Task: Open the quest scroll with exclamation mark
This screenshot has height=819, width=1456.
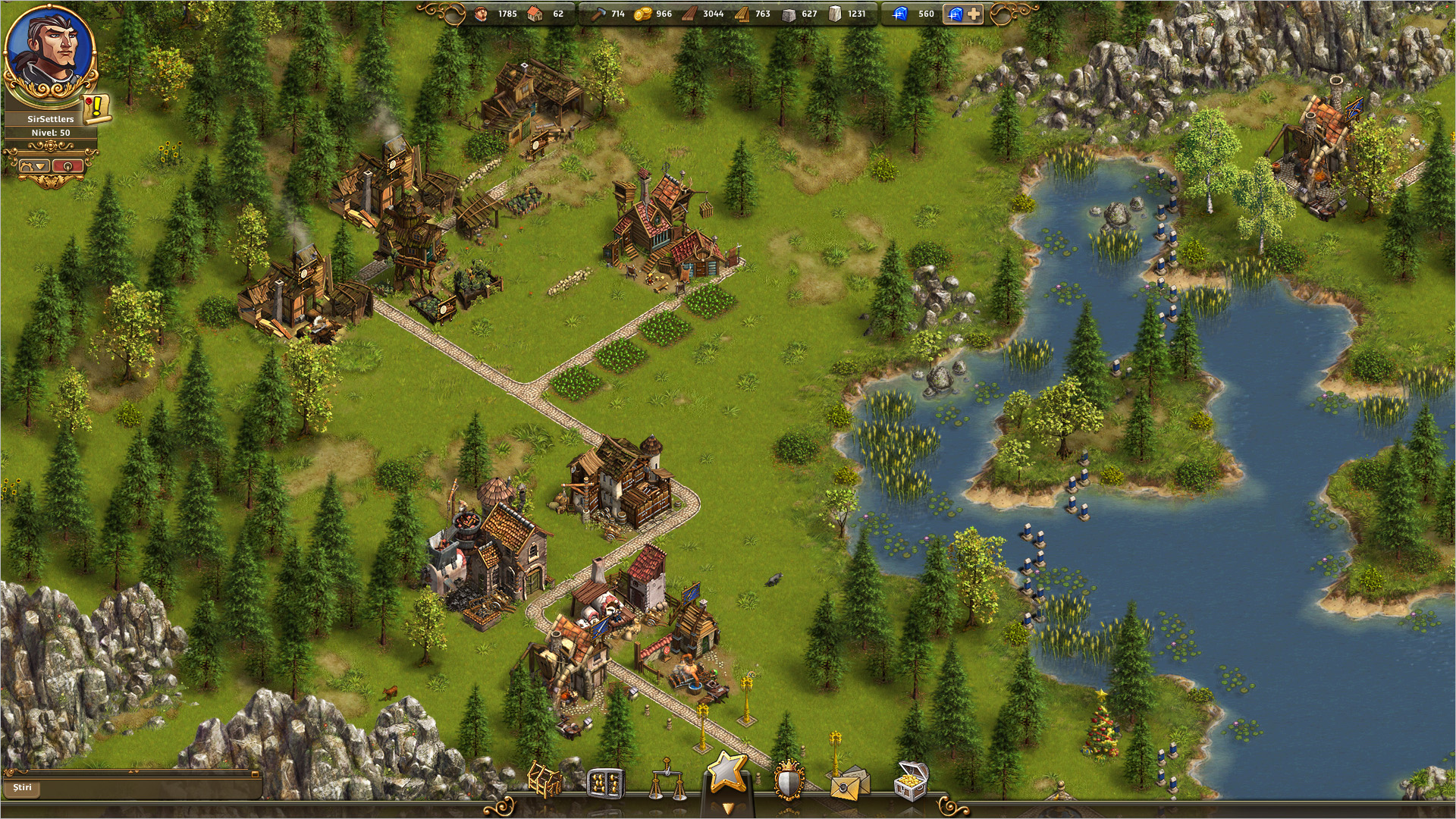Action: (x=97, y=109)
